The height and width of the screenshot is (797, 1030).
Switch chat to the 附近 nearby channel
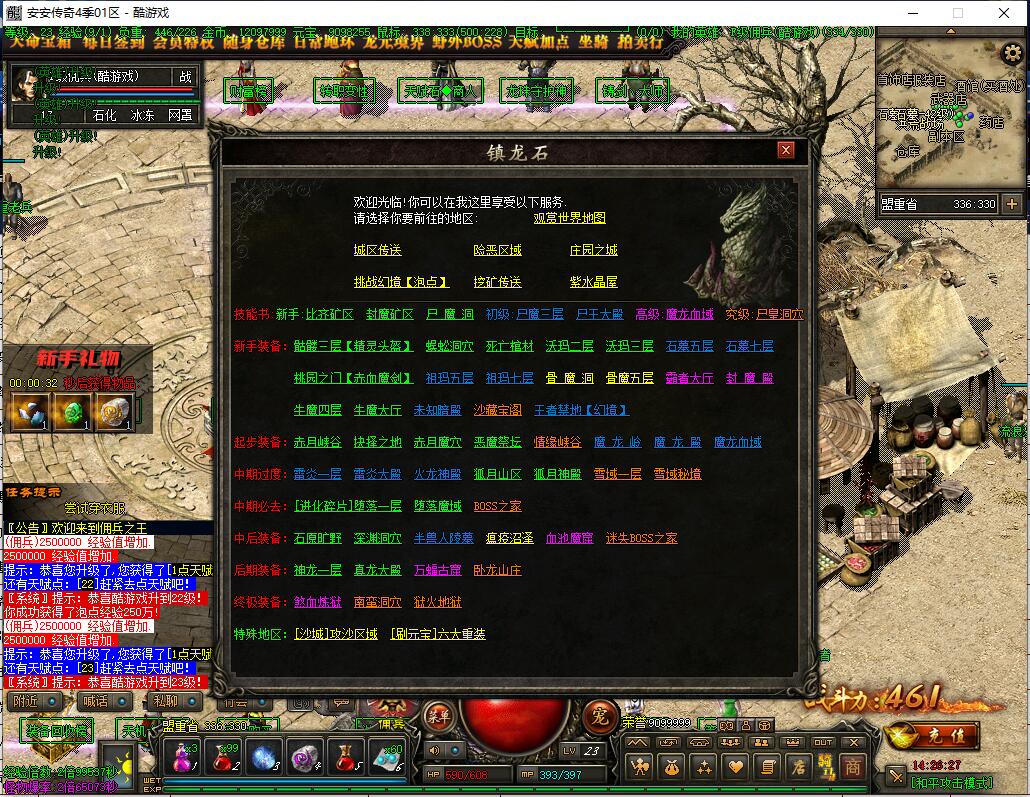pos(27,702)
